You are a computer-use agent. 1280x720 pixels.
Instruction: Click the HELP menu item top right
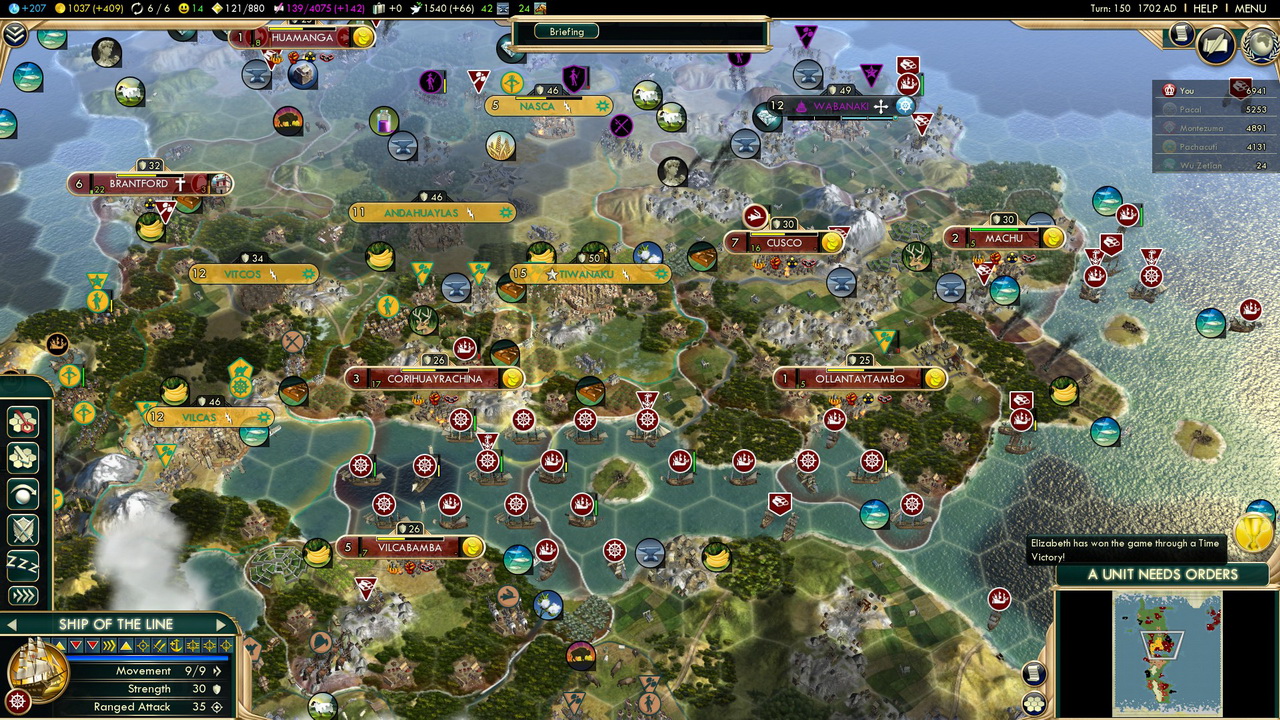click(1207, 8)
